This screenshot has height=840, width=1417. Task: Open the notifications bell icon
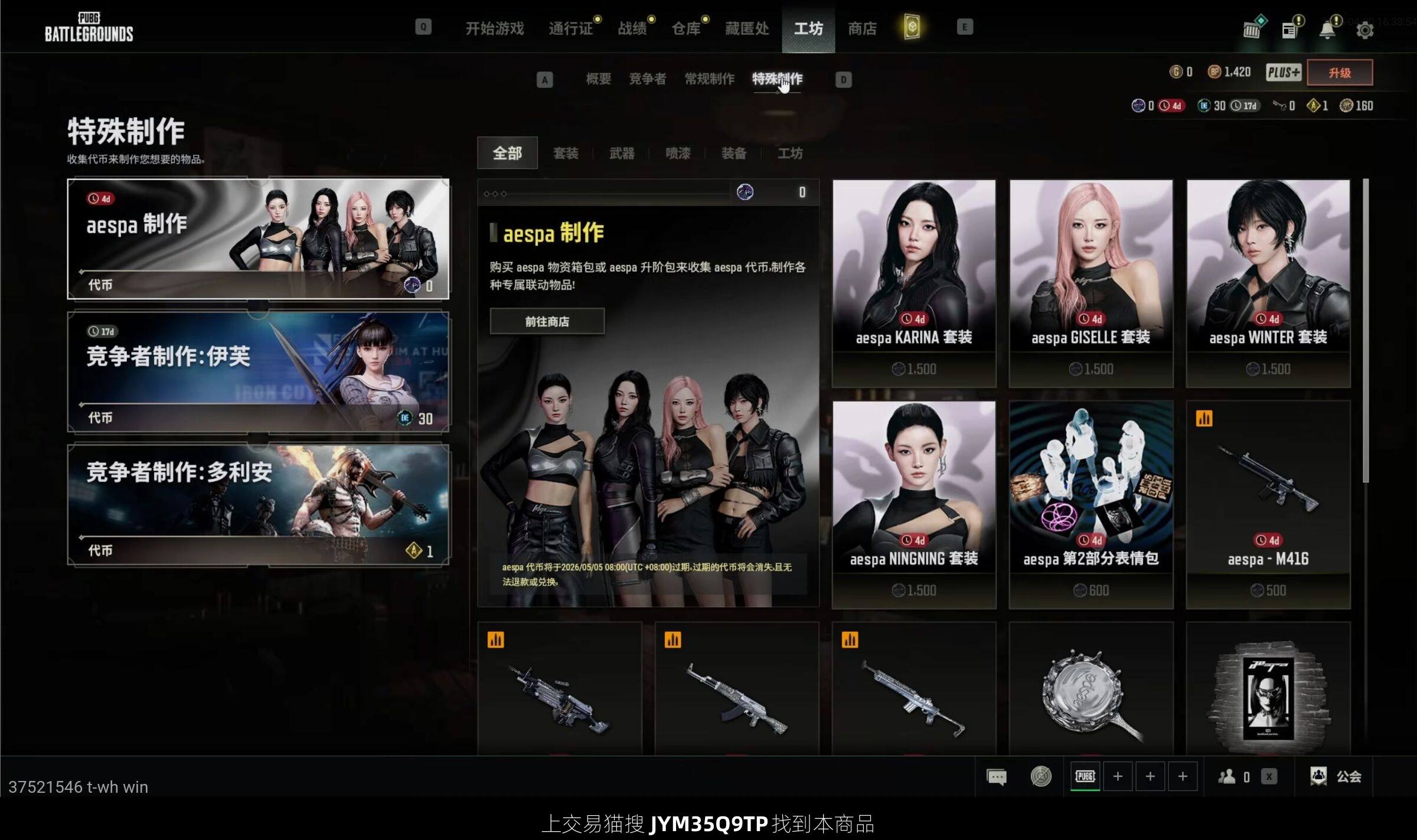[1327, 30]
